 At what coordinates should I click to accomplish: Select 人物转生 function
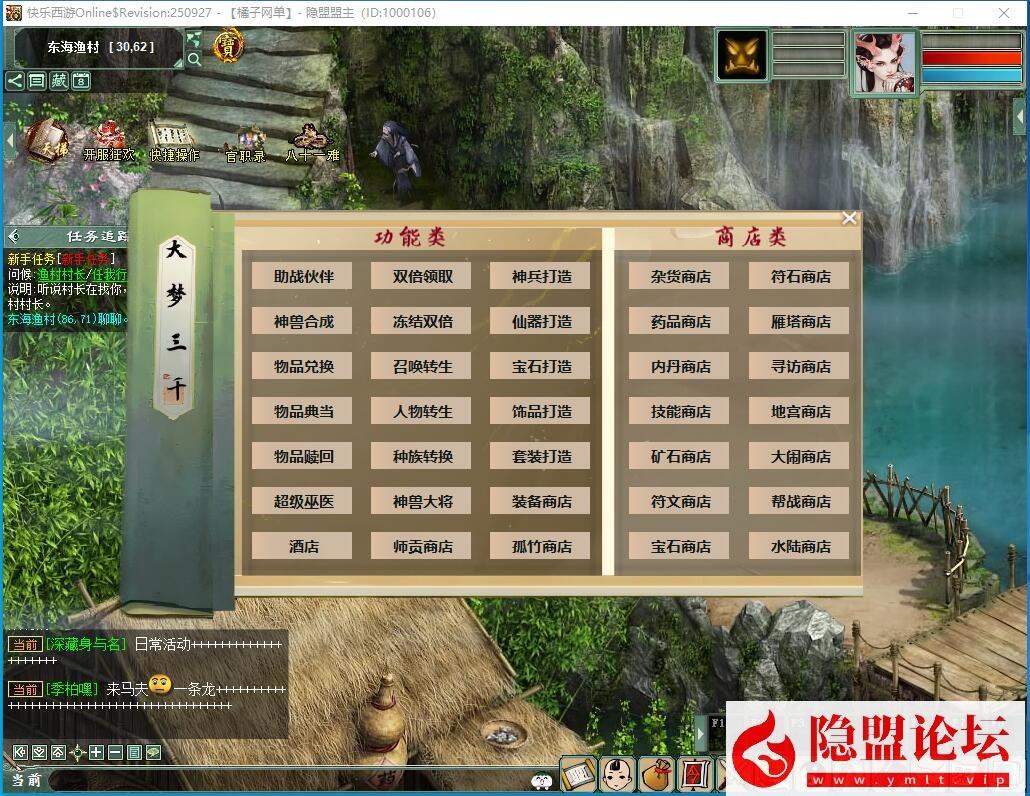(421, 411)
